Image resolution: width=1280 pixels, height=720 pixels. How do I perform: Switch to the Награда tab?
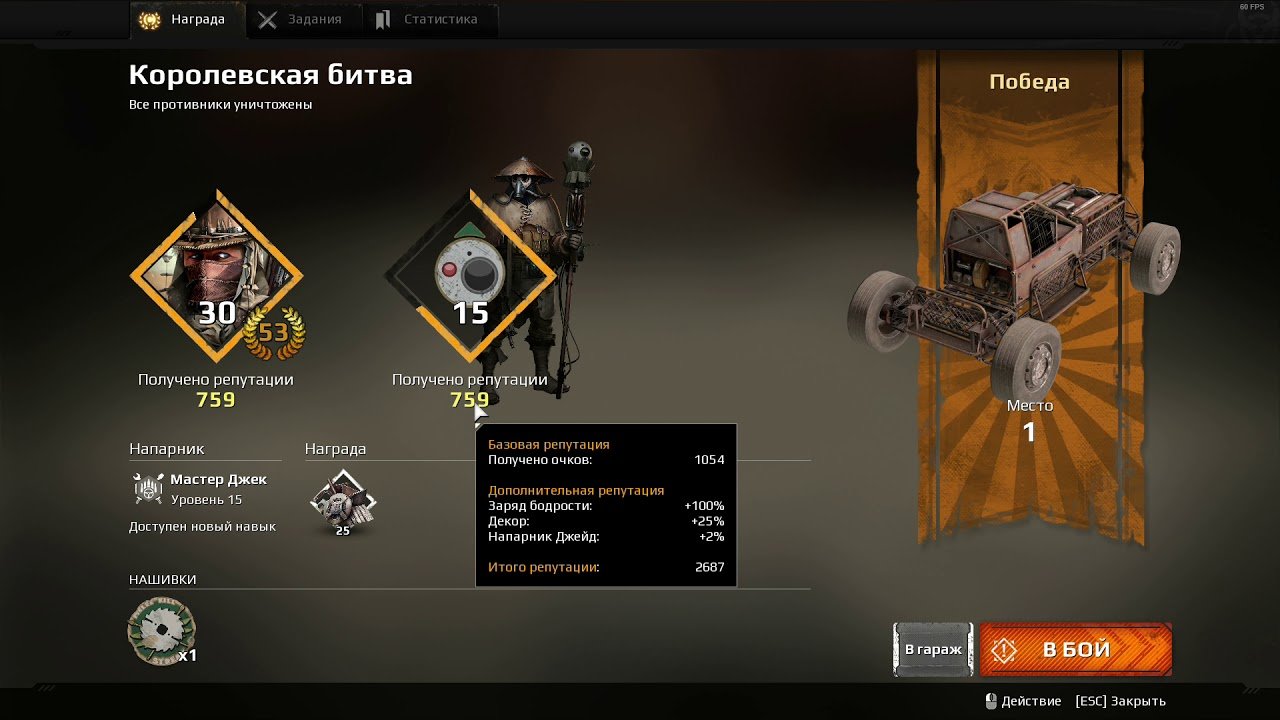click(187, 20)
